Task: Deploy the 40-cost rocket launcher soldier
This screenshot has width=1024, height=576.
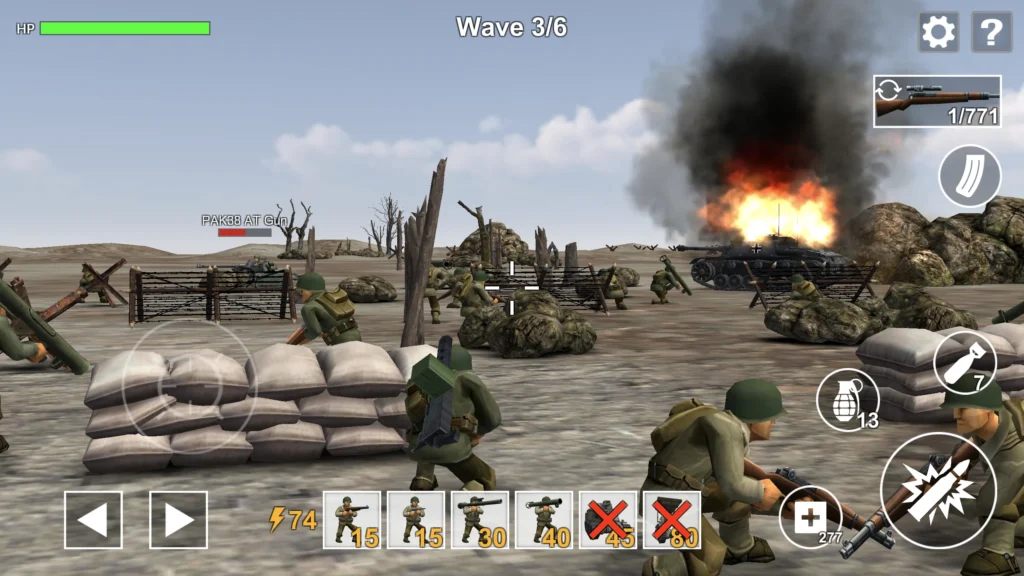Action: (544, 520)
